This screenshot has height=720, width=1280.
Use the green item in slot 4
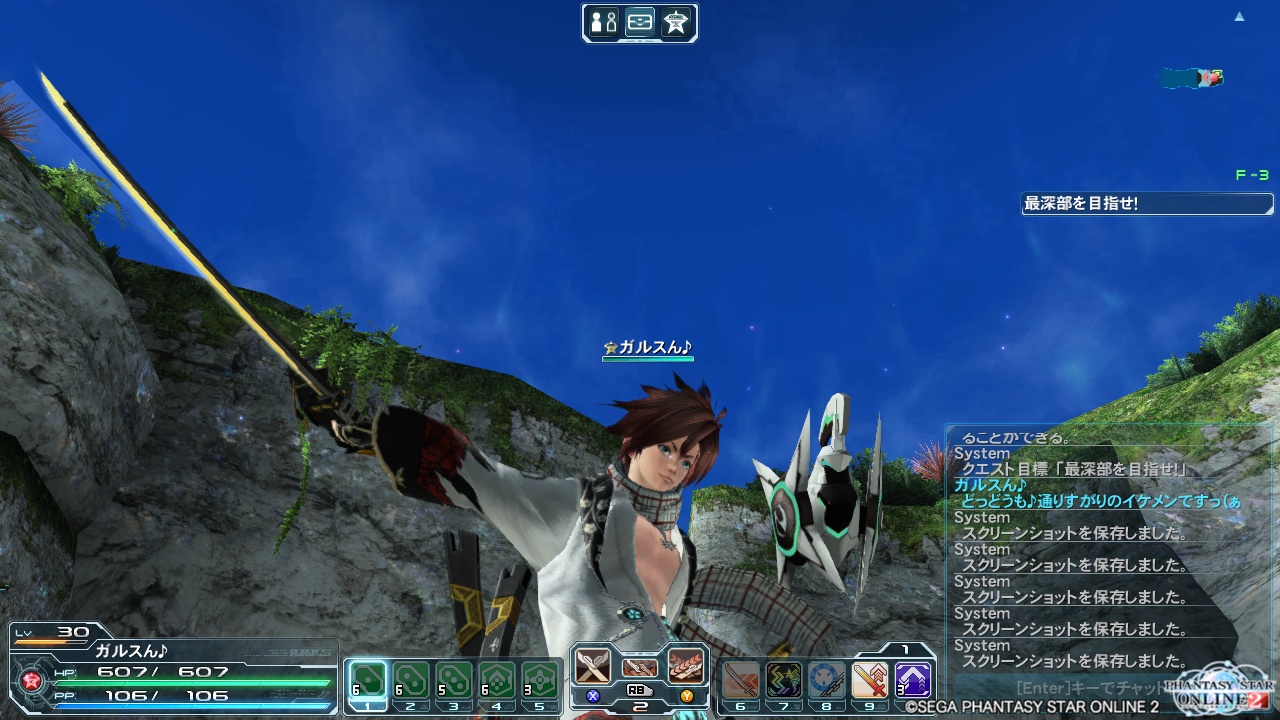point(497,682)
